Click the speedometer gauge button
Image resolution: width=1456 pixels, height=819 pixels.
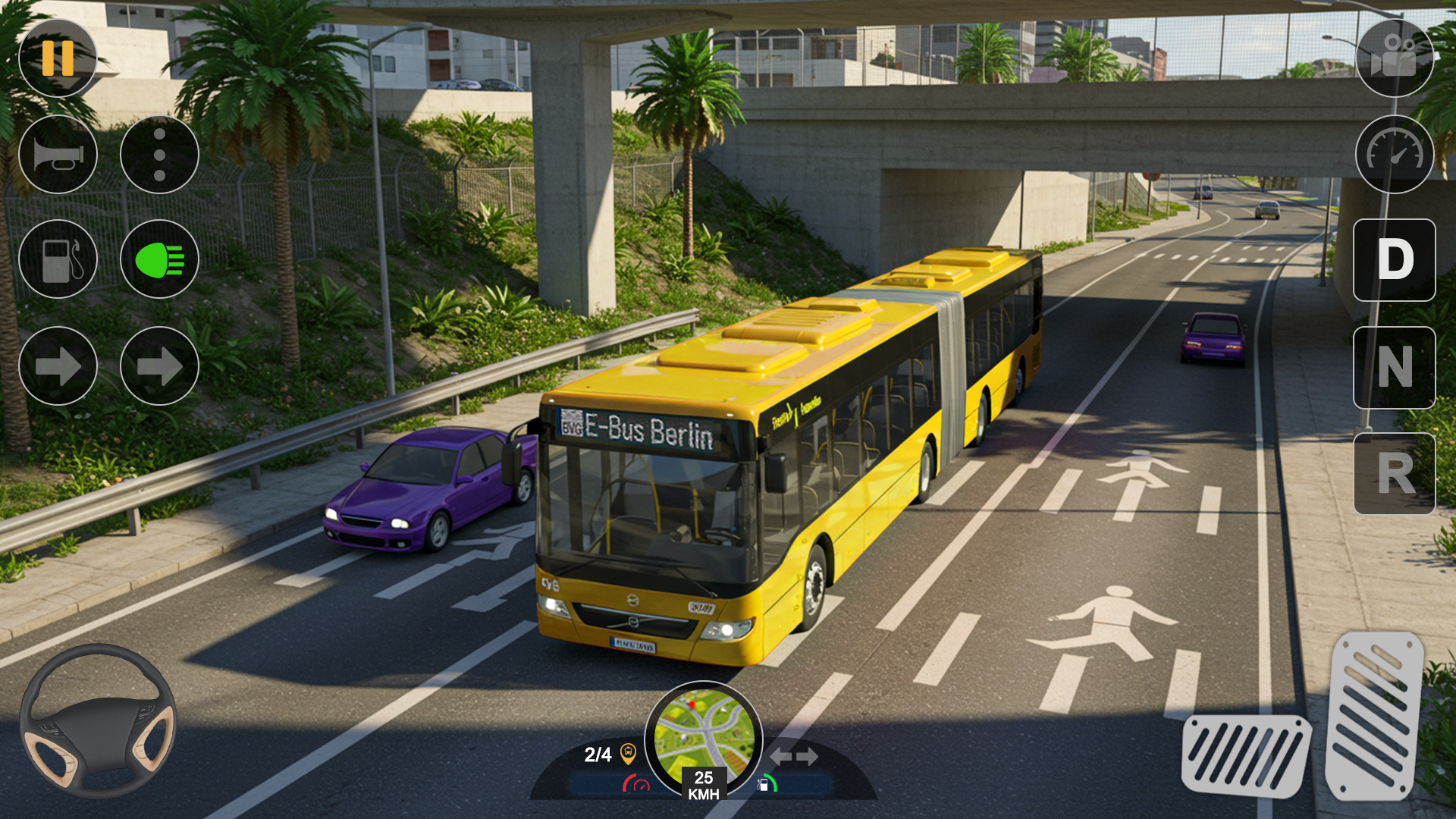pyautogui.click(x=1395, y=155)
